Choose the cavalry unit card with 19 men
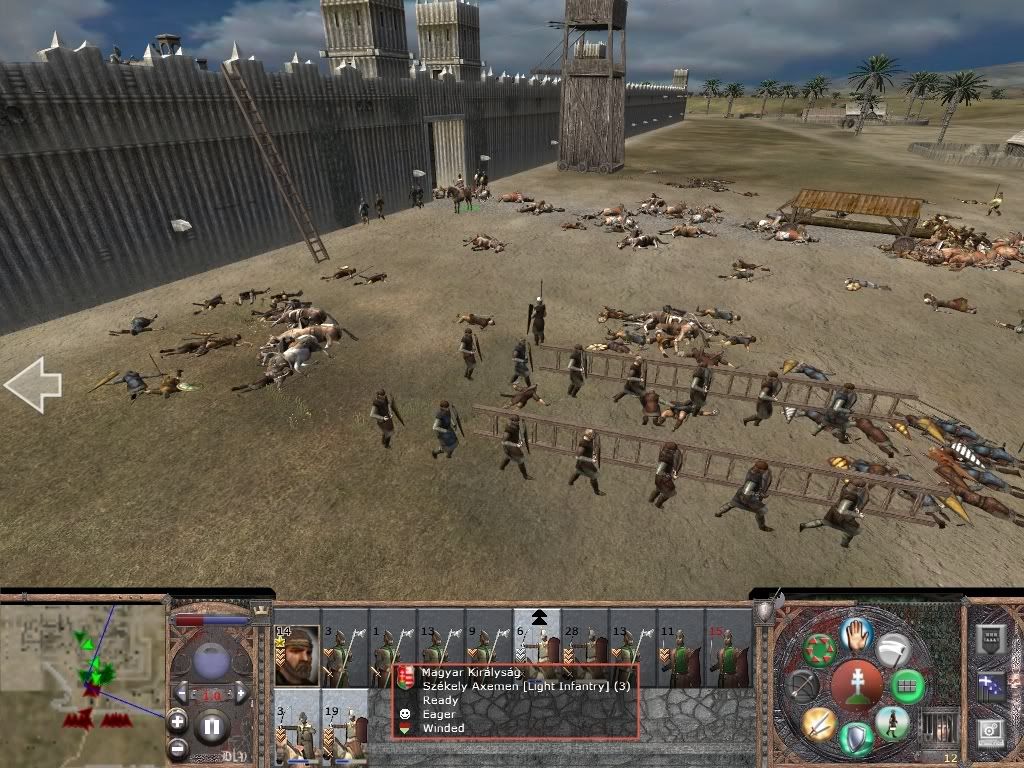1024x768 pixels. [x=346, y=727]
